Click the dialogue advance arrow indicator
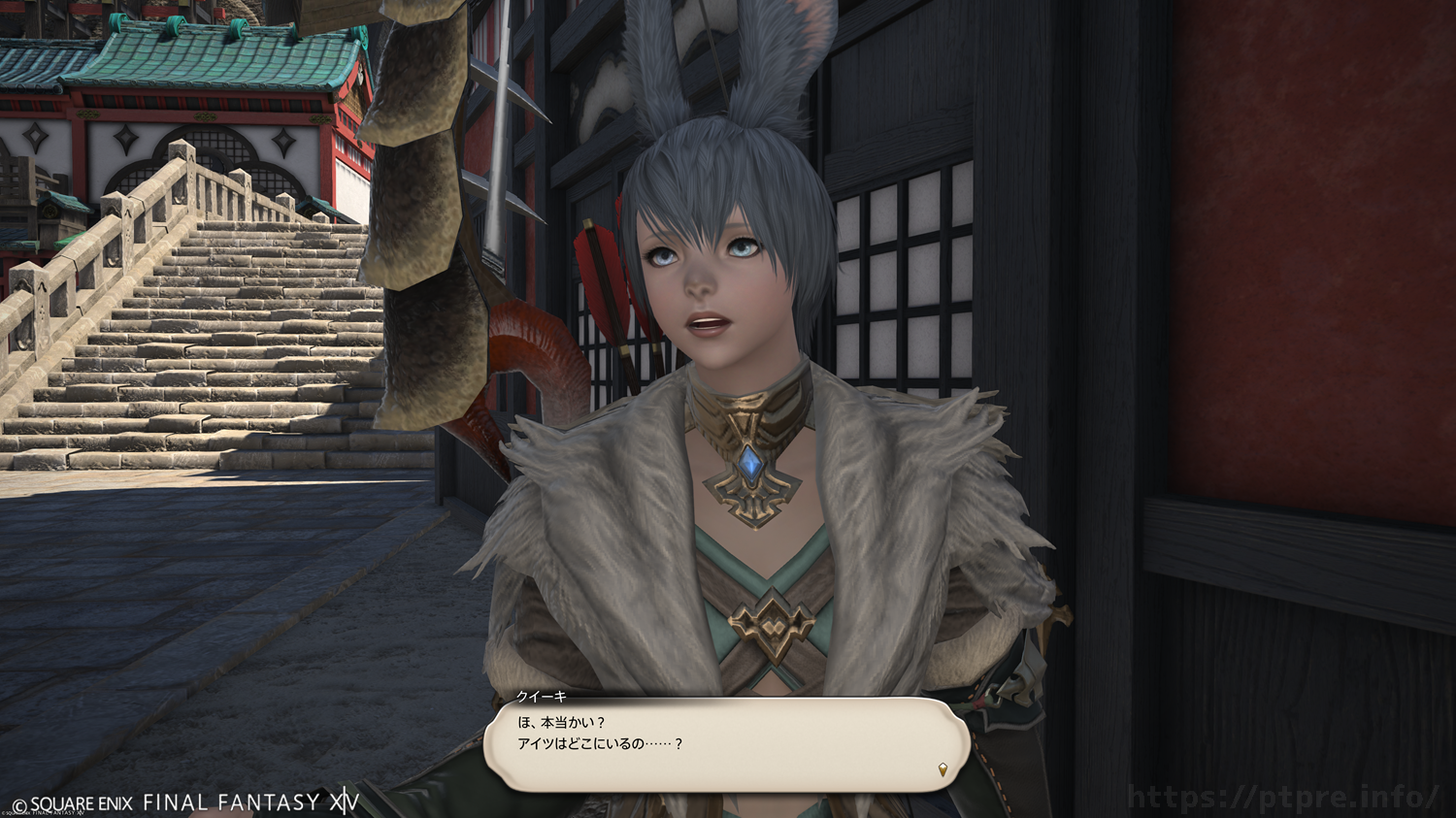1456x818 pixels. [x=942, y=769]
